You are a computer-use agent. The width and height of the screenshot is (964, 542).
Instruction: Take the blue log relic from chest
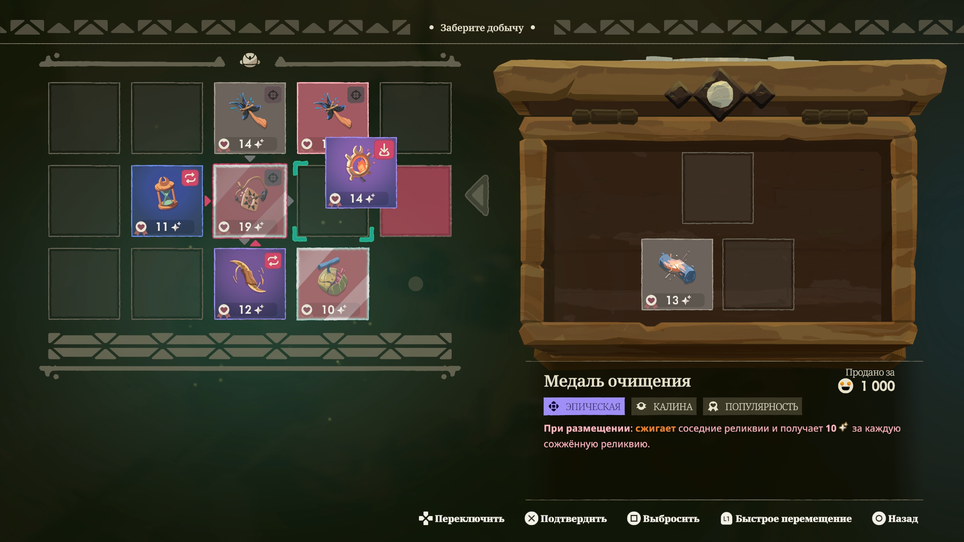coord(677,274)
